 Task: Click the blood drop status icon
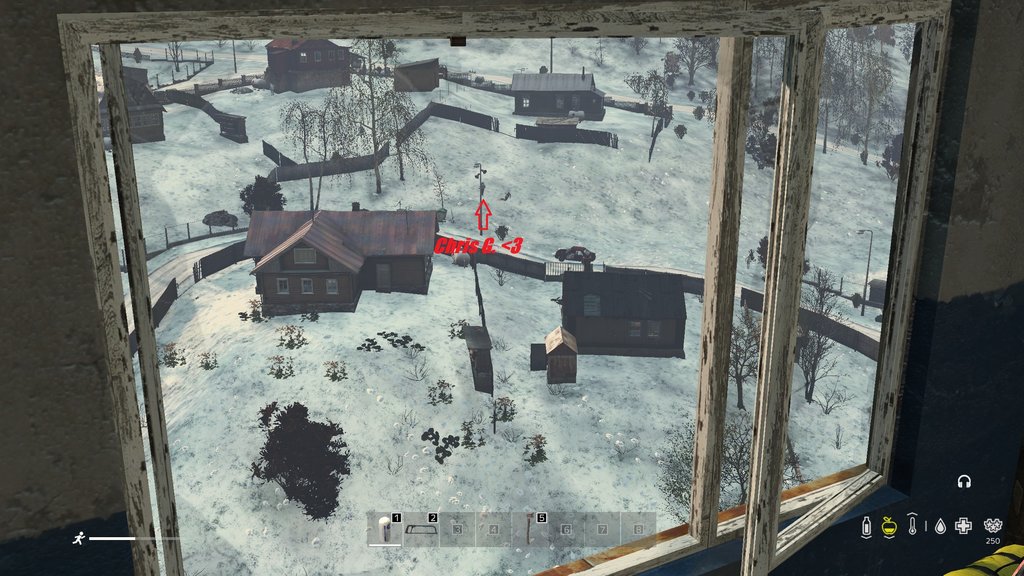click(938, 525)
